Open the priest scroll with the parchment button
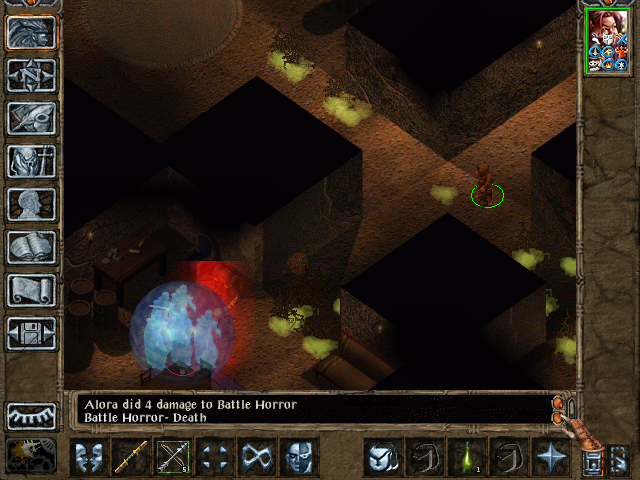The image size is (640, 480). (31, 290)
